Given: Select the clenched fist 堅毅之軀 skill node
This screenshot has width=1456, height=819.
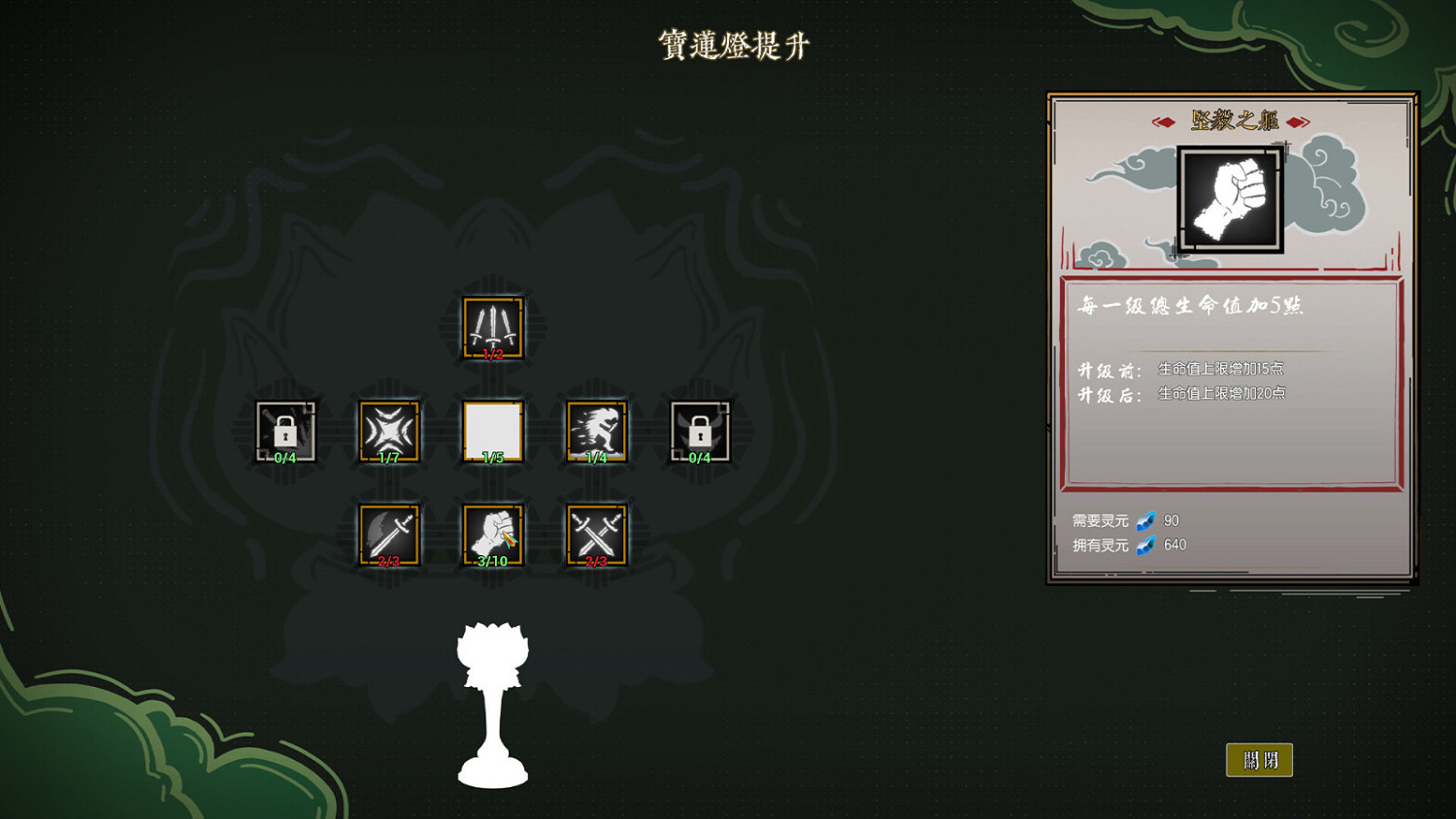Looking at the screenshot, I should [x=492, y=534].
